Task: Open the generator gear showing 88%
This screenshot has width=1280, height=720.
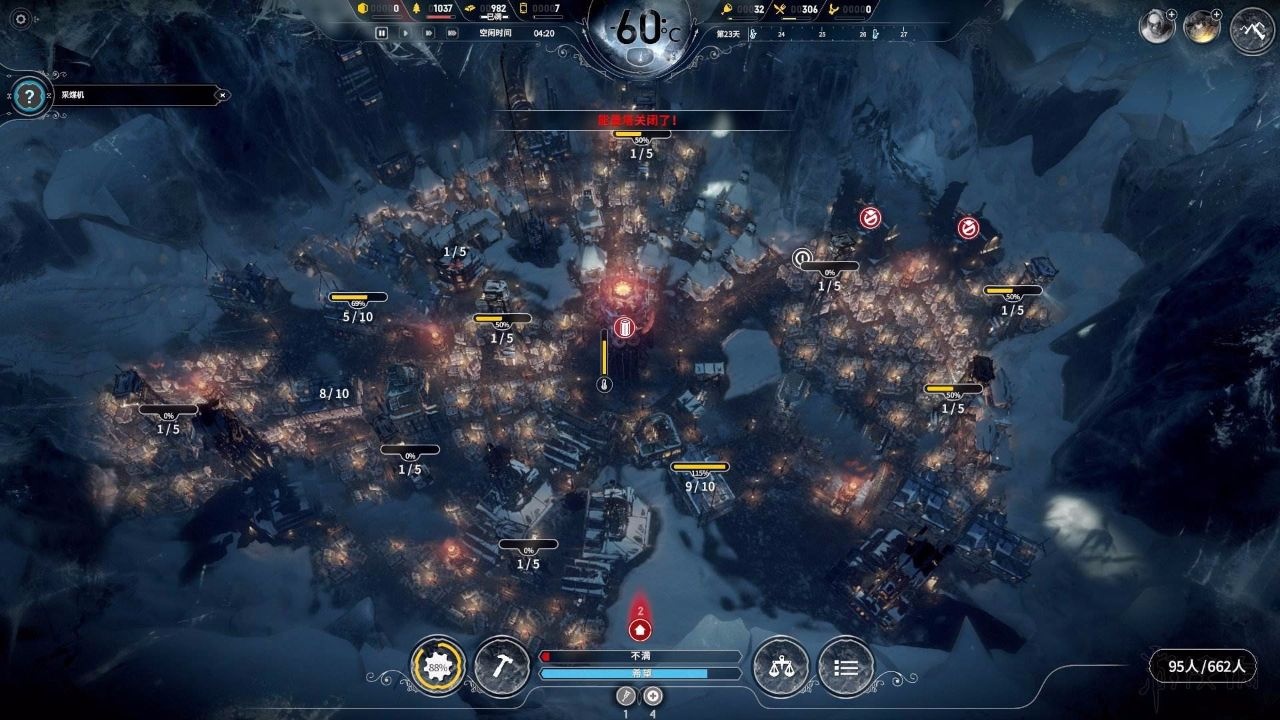Action: pyautogui.click(x=438, y=666)
